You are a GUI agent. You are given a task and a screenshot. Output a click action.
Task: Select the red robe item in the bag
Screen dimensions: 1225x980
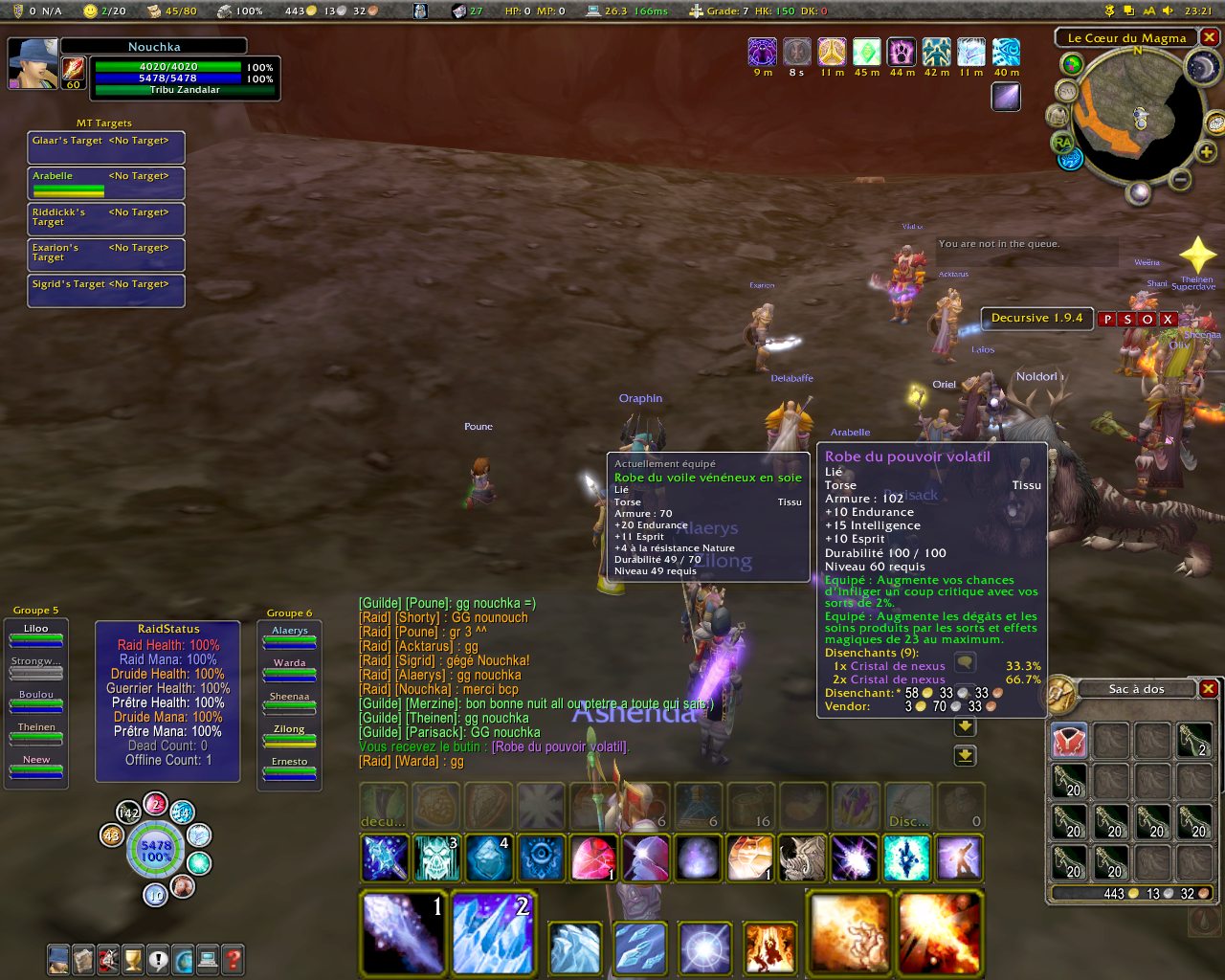point(1069,741)
